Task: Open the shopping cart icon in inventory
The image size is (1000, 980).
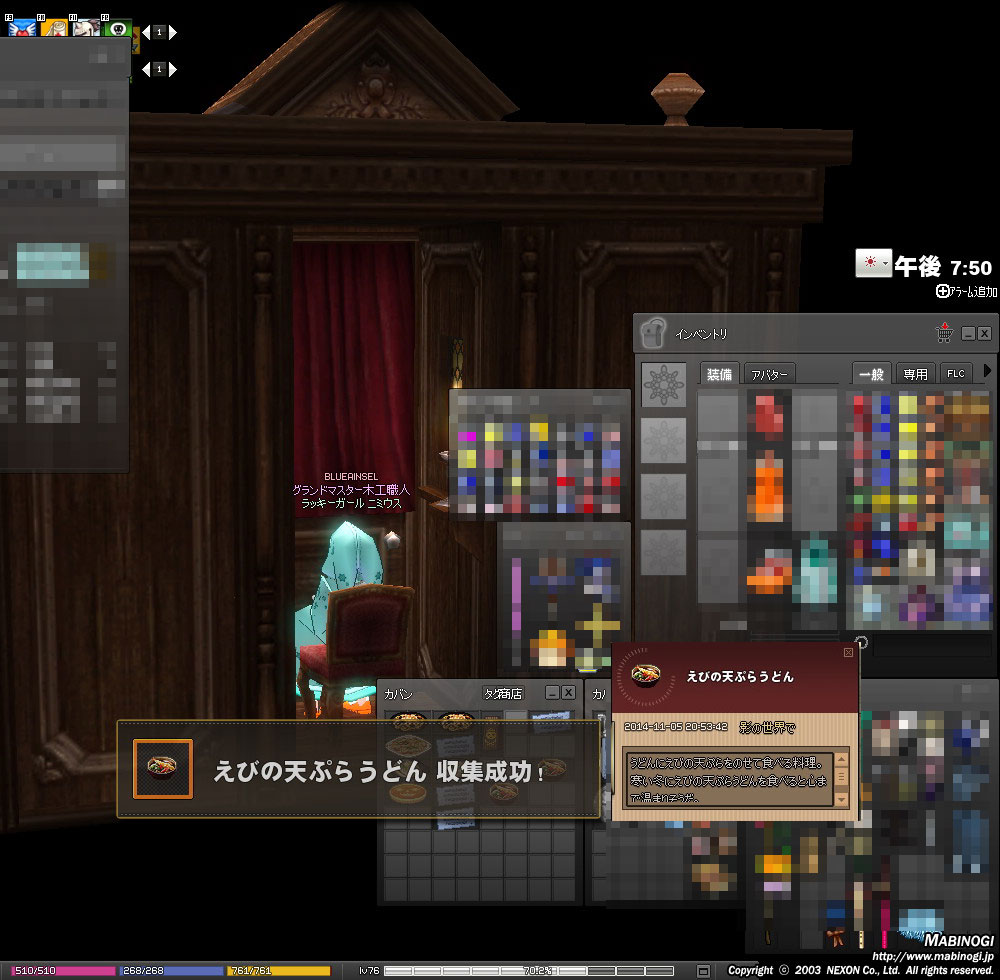Action: 943,333
